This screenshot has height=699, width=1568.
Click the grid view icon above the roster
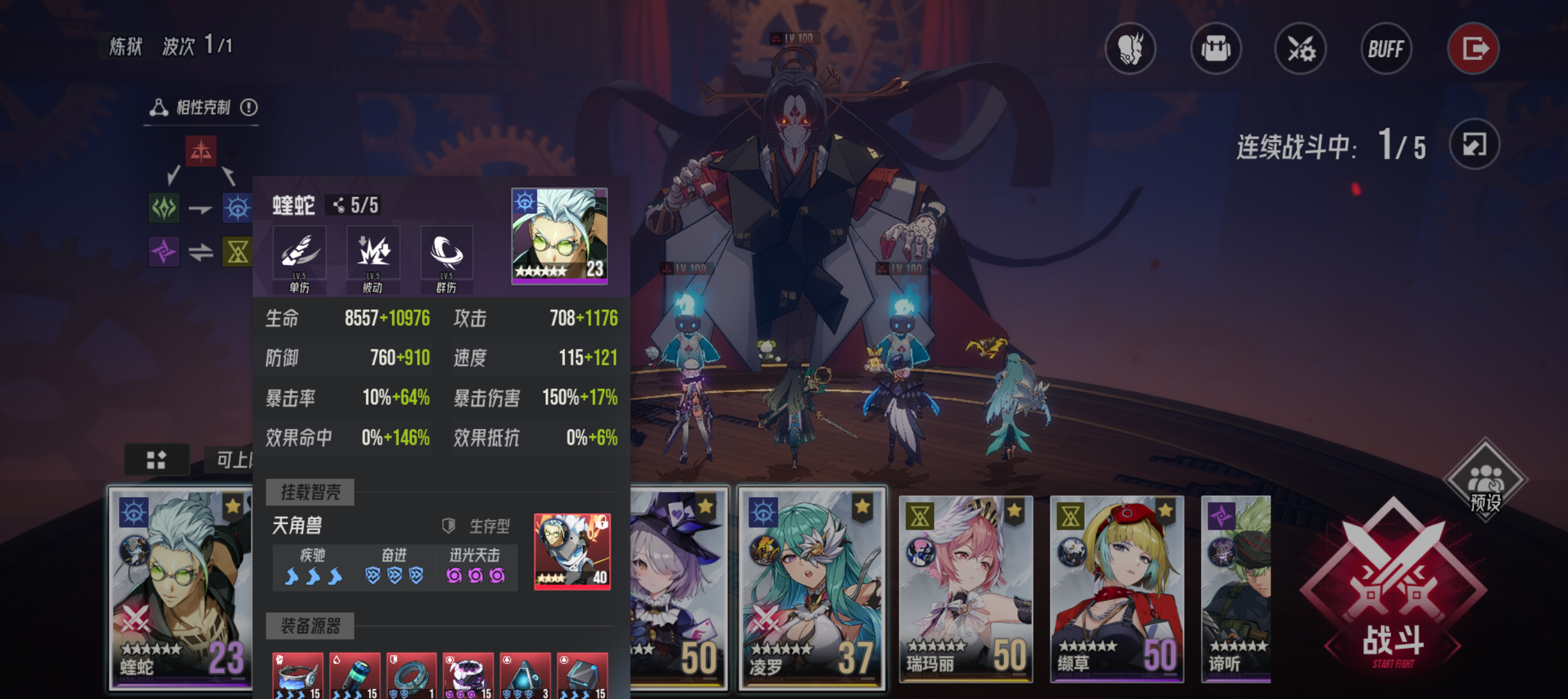(158, 458)
